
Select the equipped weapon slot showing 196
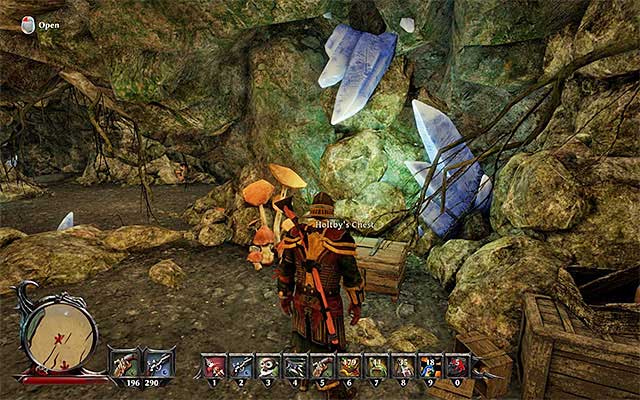point(125,363)
